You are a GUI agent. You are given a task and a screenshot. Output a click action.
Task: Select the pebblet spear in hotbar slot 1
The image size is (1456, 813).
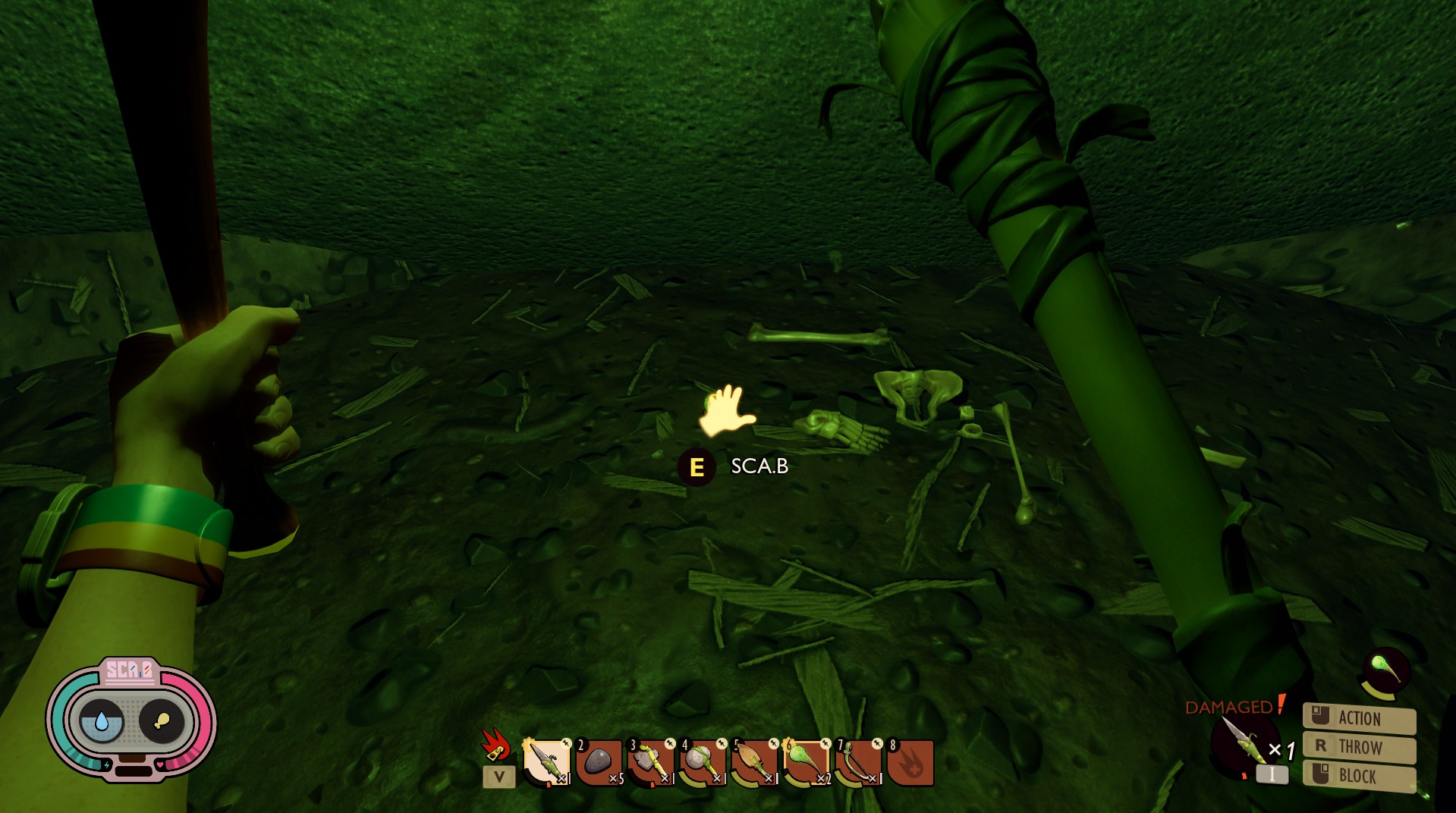[x=546, y=761]
